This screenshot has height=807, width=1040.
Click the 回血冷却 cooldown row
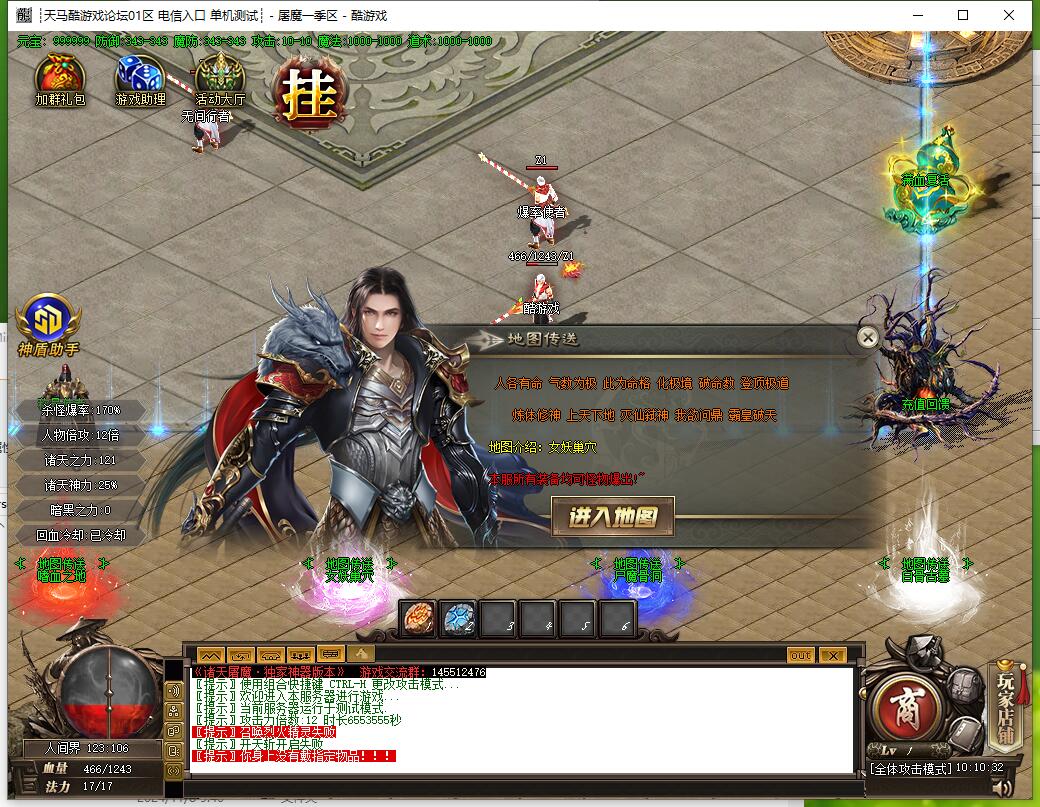[x=80, y=535]
